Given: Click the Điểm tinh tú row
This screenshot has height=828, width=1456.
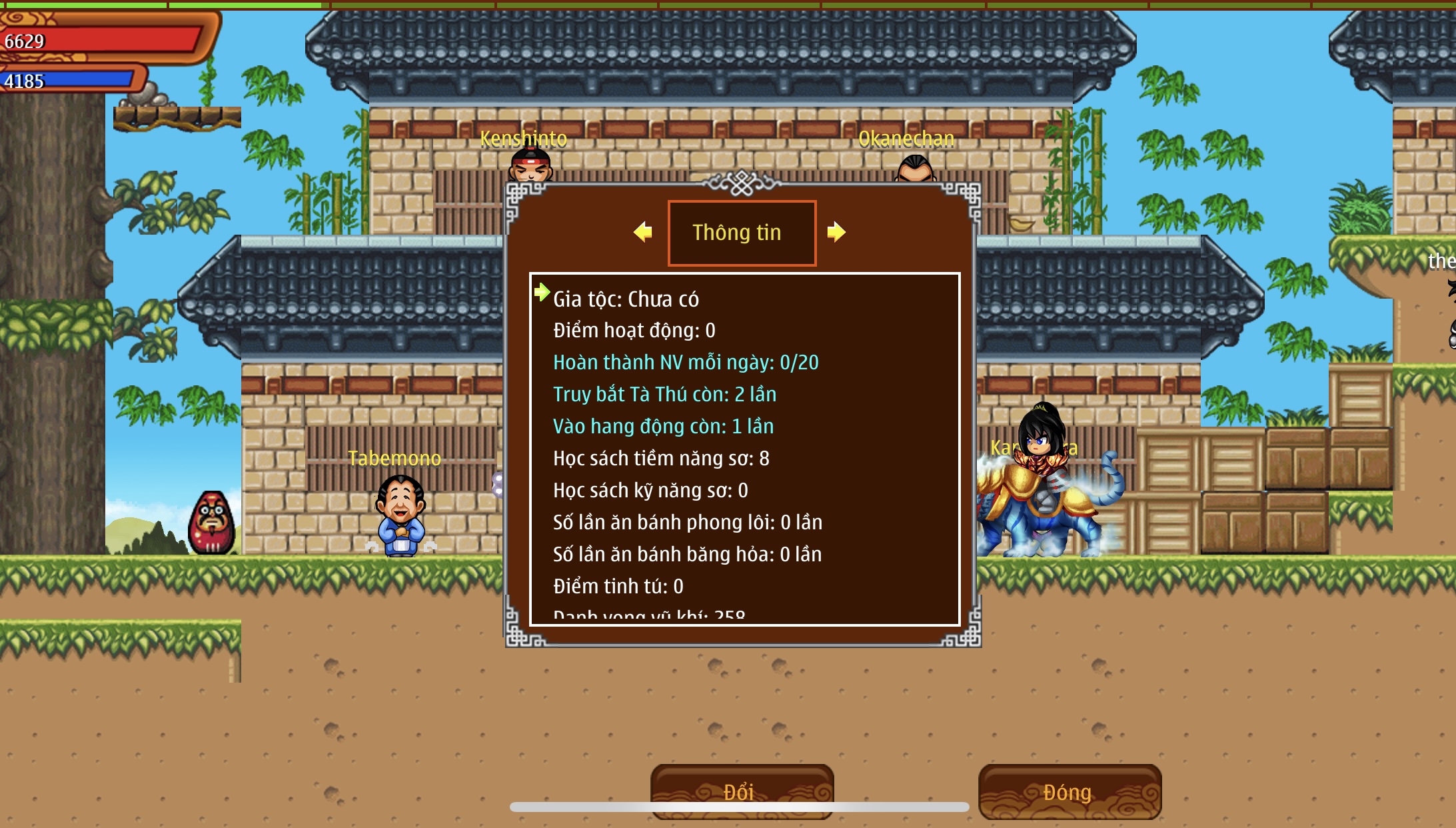Looking at the screenshot, I should tap(618, 587).
